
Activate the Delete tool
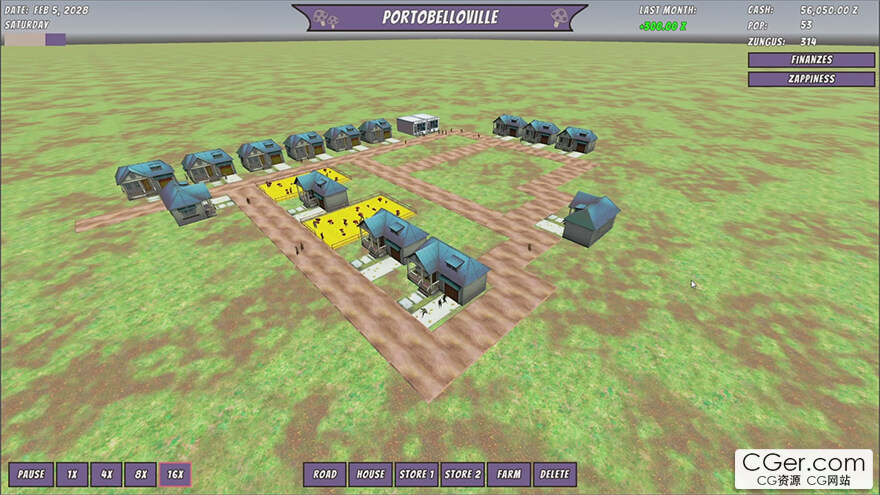point(554,474)
